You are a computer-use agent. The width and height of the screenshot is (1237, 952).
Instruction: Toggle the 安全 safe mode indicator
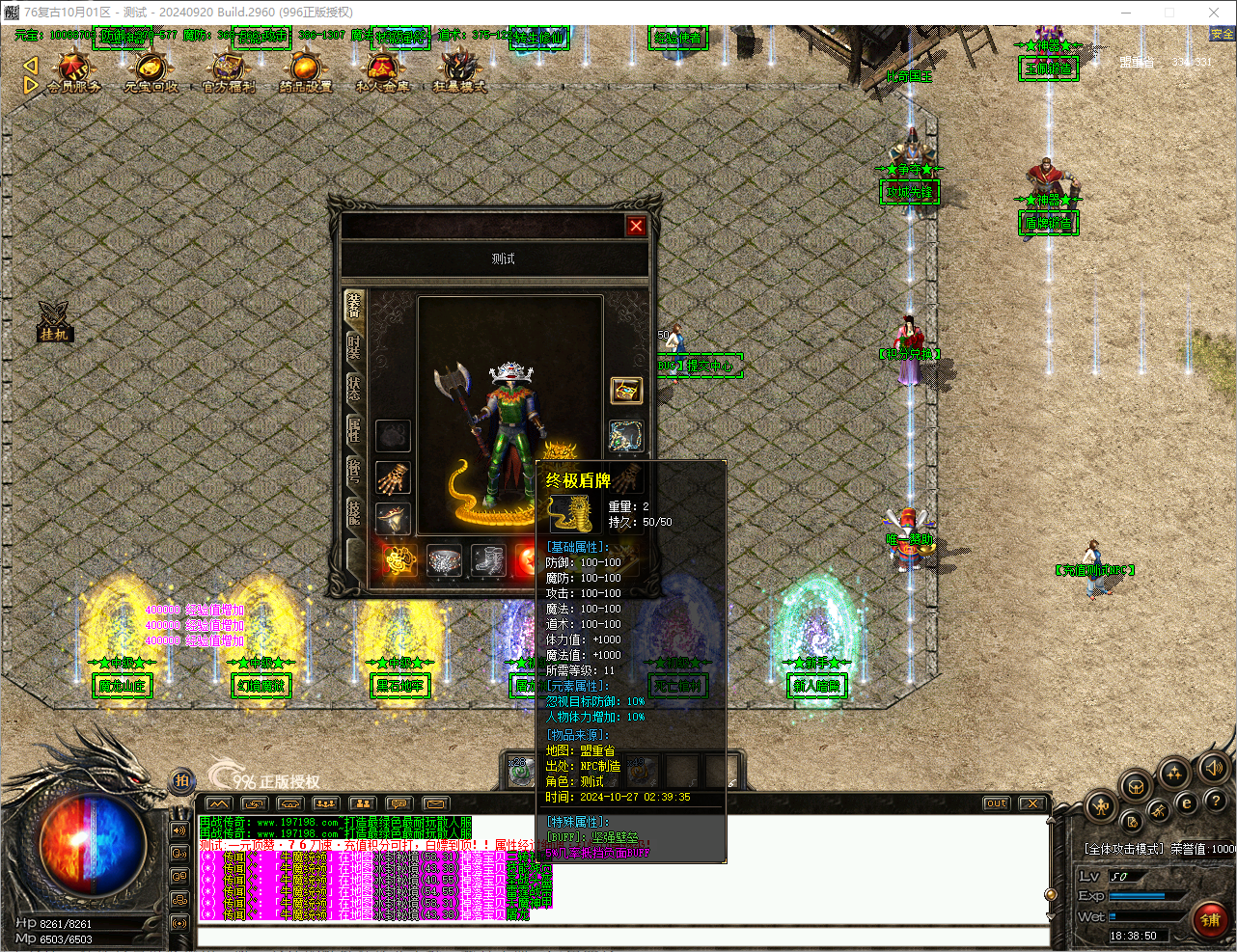pyautogui.click(x=1221, y=32)
